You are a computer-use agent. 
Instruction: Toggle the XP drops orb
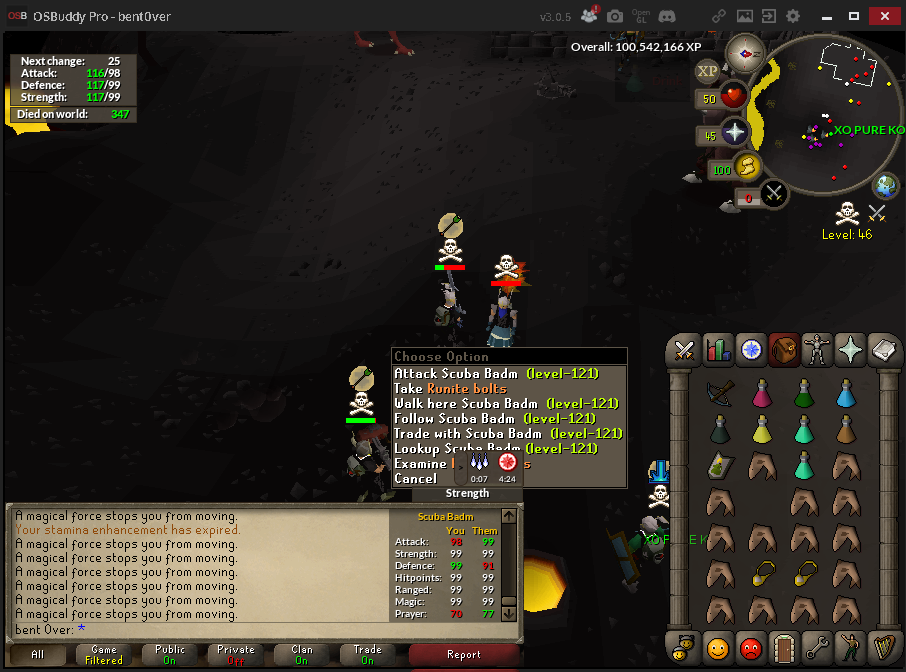tap(707, 70)
